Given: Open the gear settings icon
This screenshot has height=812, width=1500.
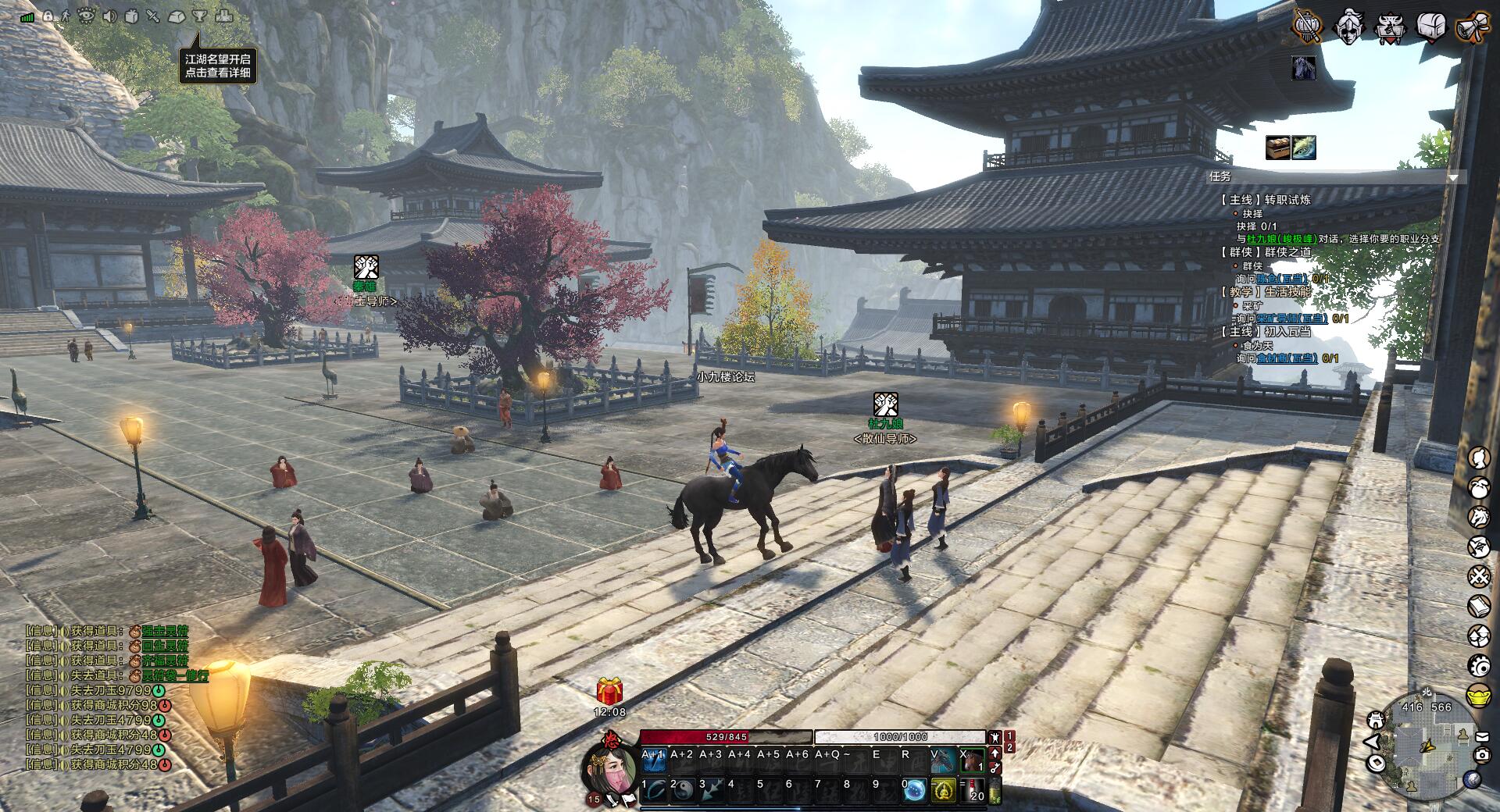Looking at the screenshot, I should [x=1479, y=665].
